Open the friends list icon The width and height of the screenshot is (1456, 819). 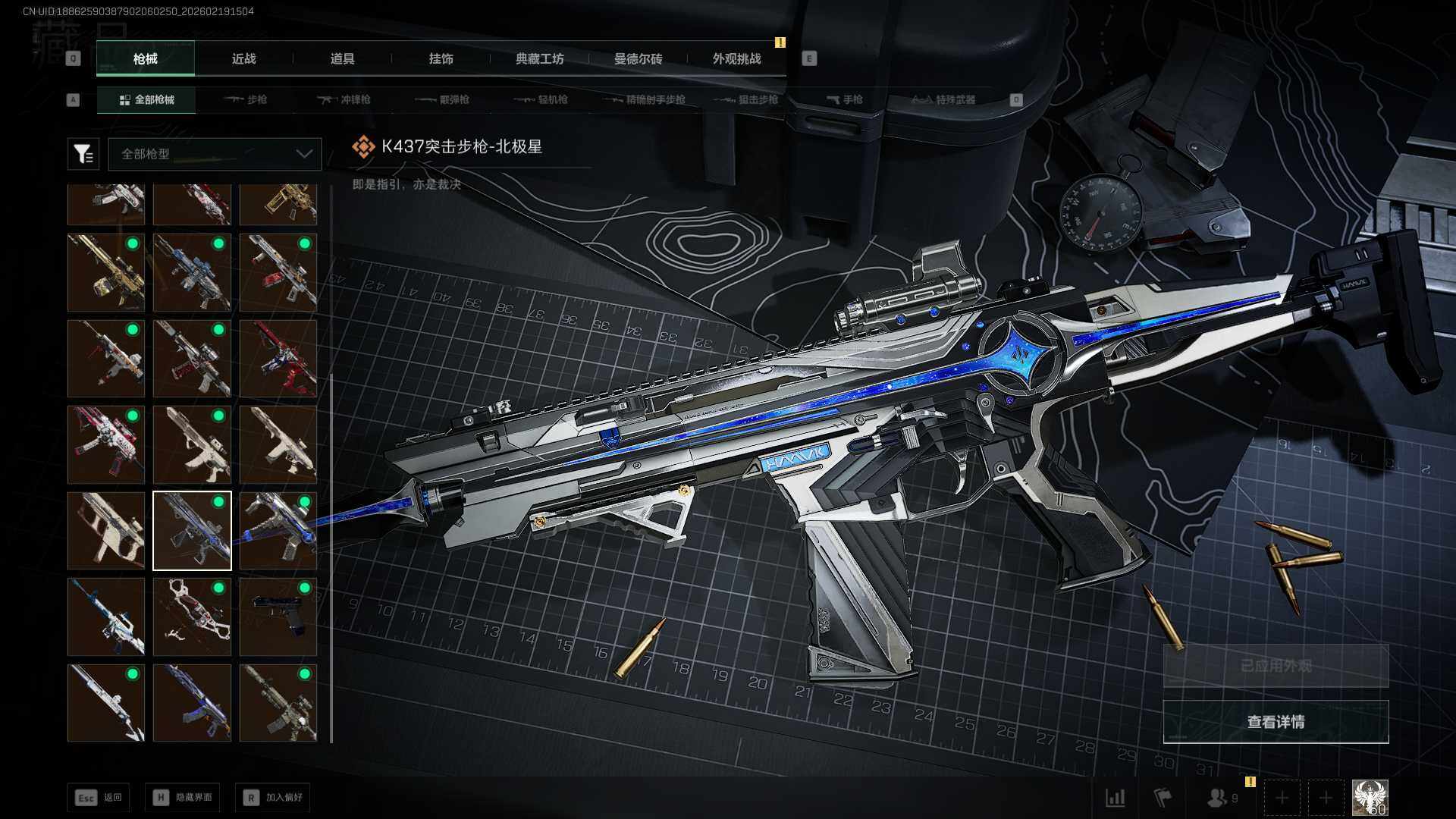tap(1221, 798)
